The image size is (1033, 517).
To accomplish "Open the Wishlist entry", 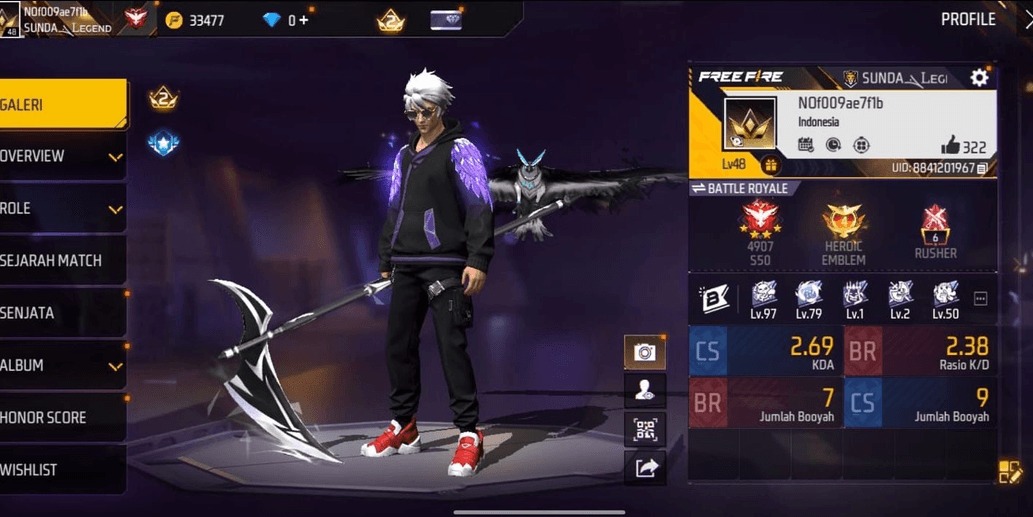I will pyautogui.click(x=60, y=470).
